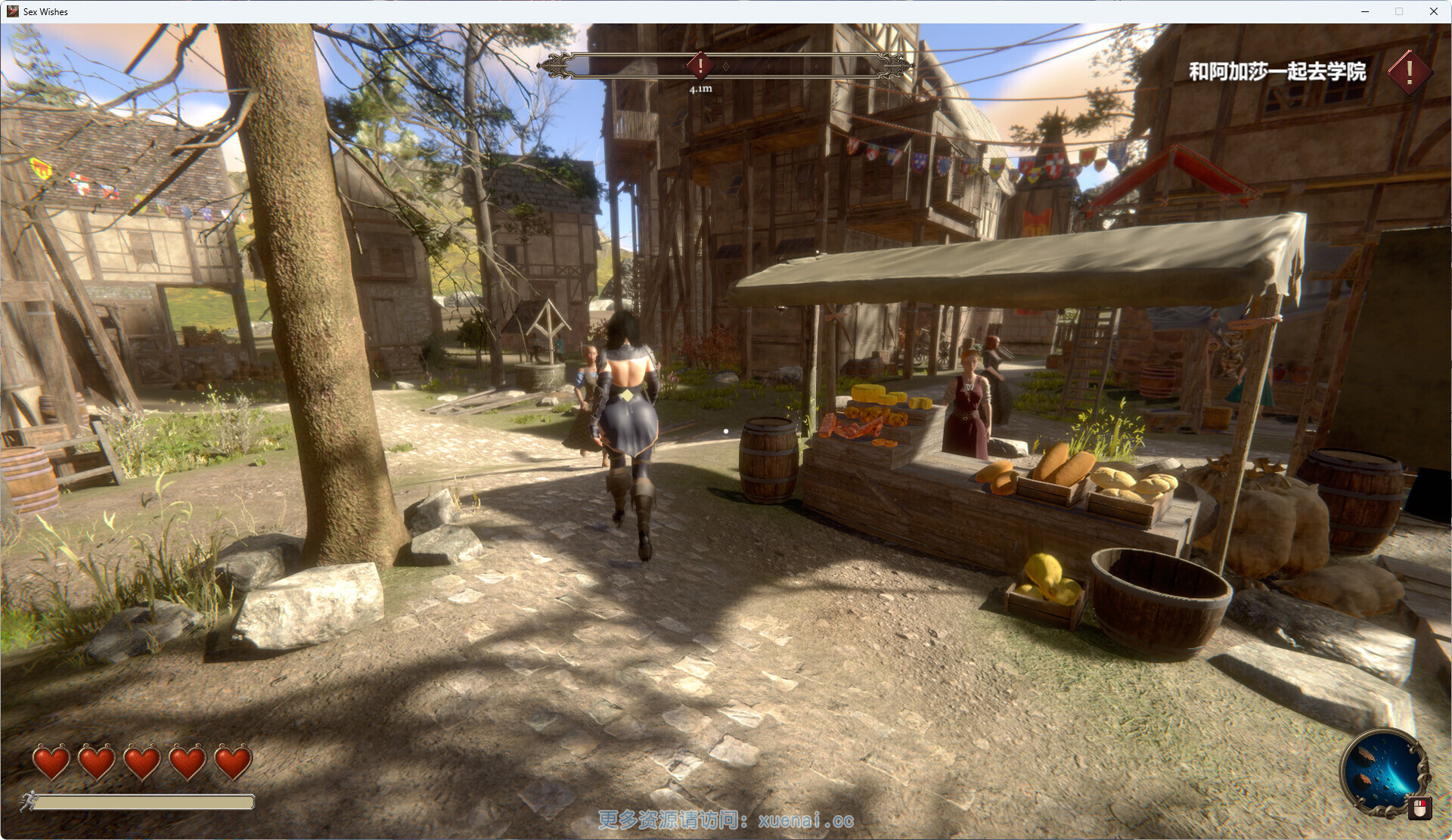The height and width of the screenshot is (840, 1452).
Task: Click the quest marker on the compass bar
Action: (x=700, y=65)
